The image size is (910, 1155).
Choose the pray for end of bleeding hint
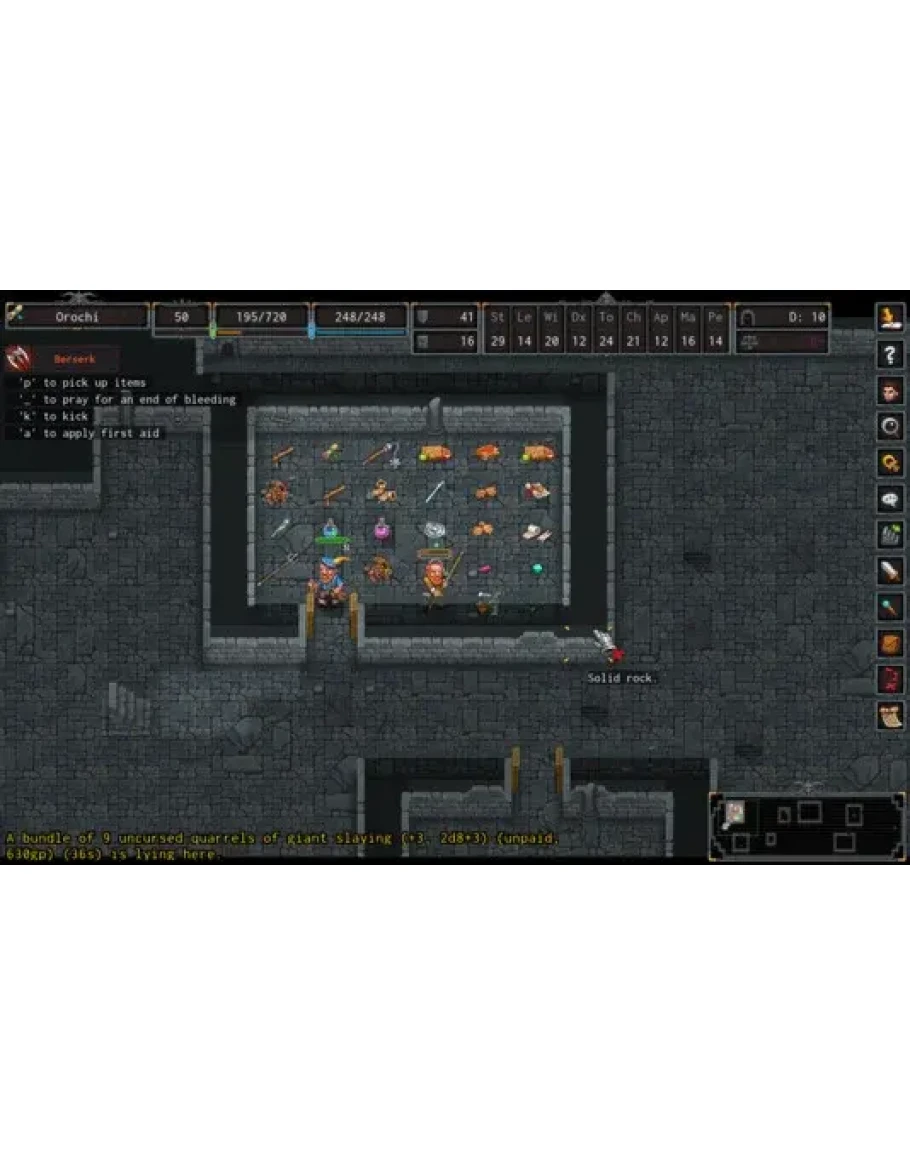(126, 400)
